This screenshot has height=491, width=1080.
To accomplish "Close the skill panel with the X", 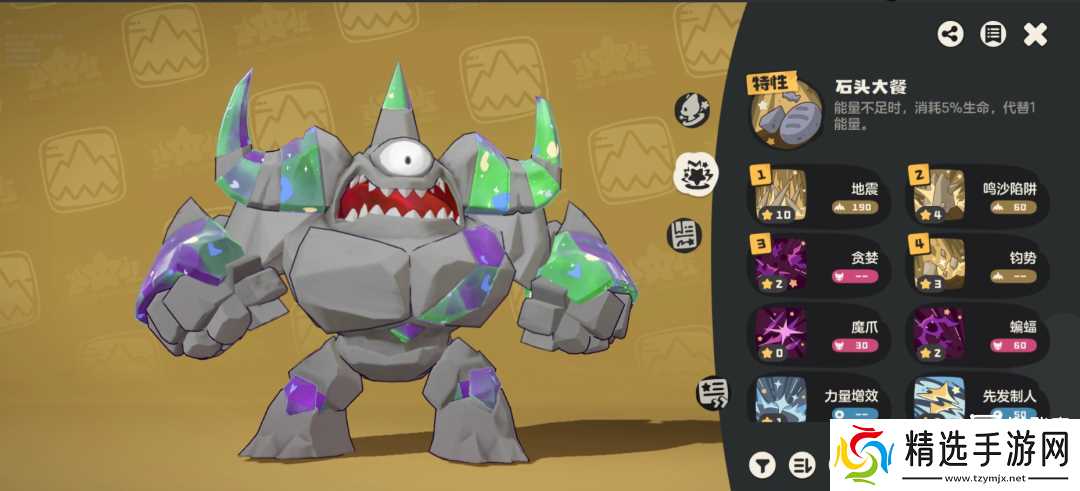I will (1035, 34).
